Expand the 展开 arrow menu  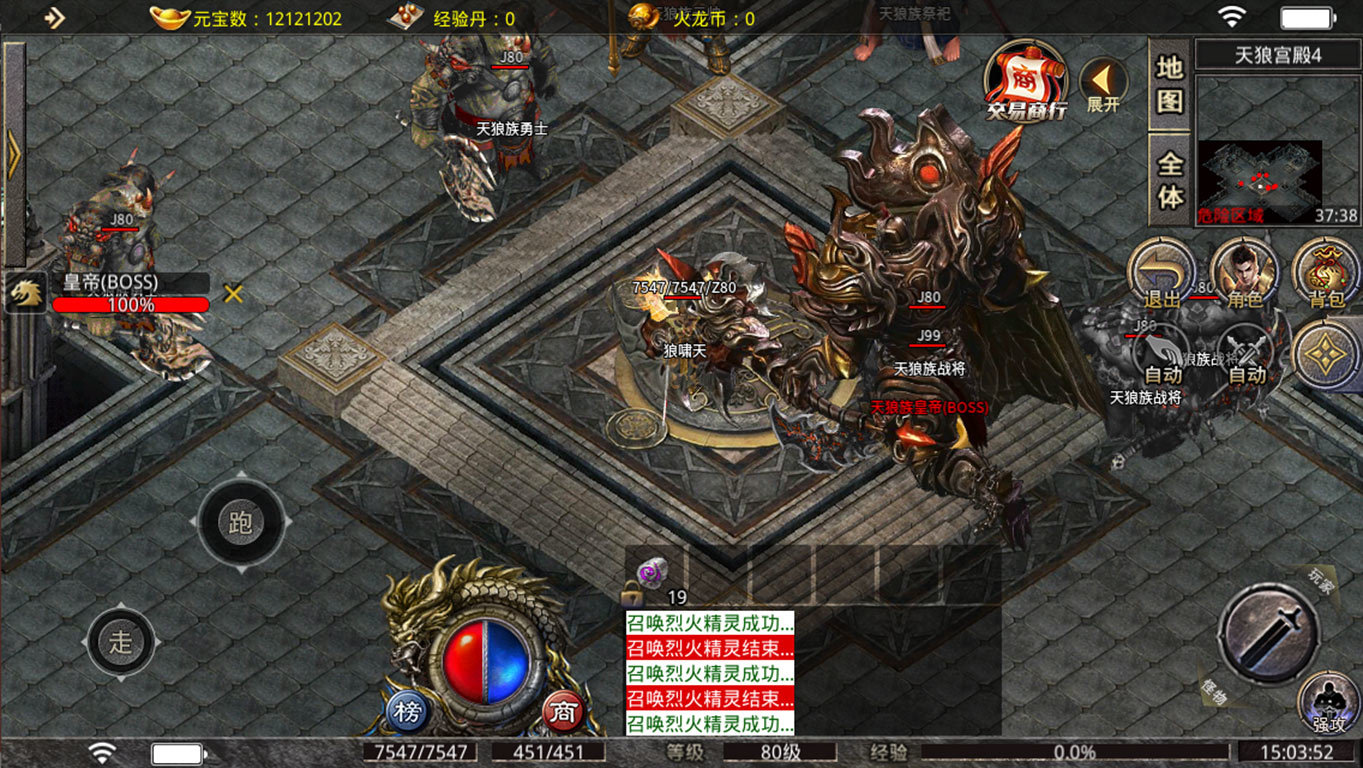coord(1103,84)
